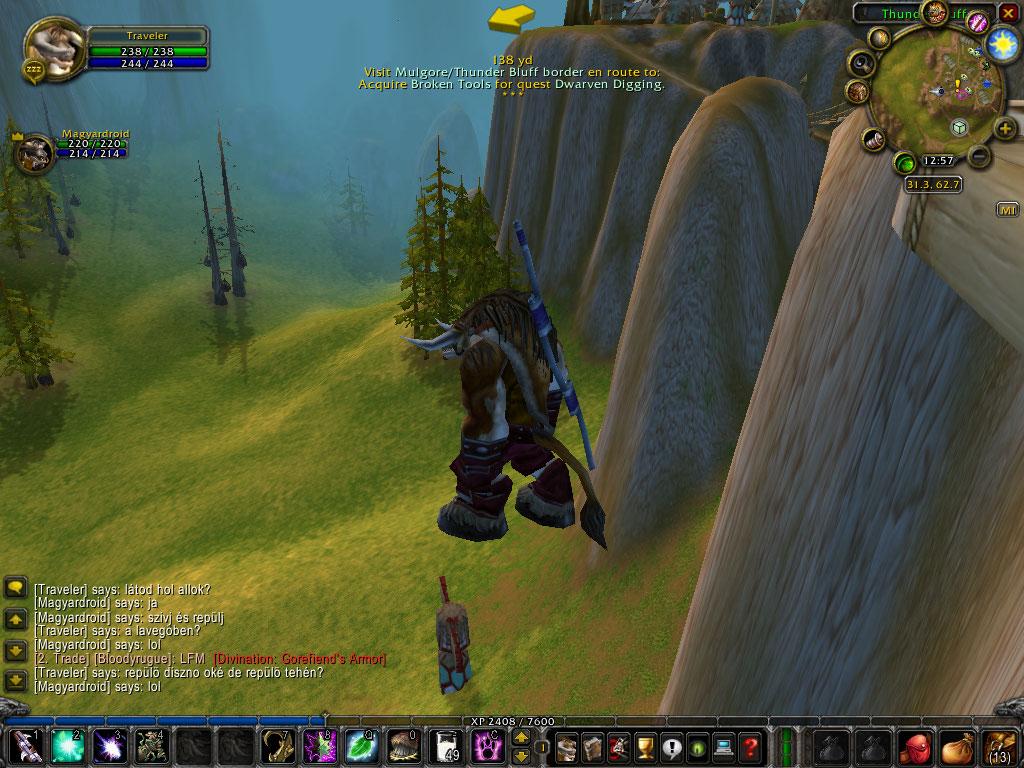Open the red question mark help button
Screen dimensions: 1024x768
(x=749, y=747)
